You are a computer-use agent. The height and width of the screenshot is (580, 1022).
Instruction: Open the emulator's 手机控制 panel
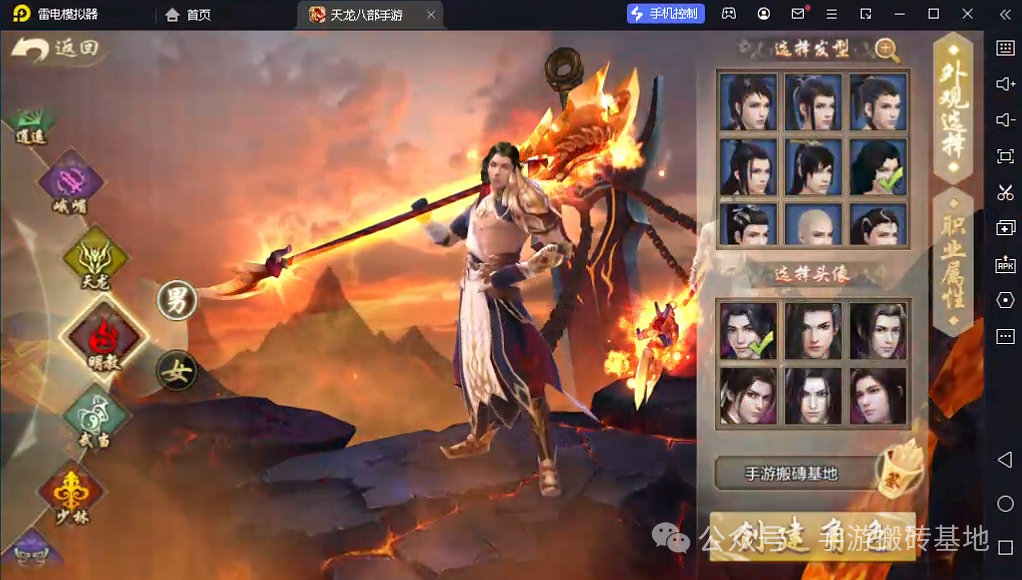pyautogui.click(x=666, y=14)
